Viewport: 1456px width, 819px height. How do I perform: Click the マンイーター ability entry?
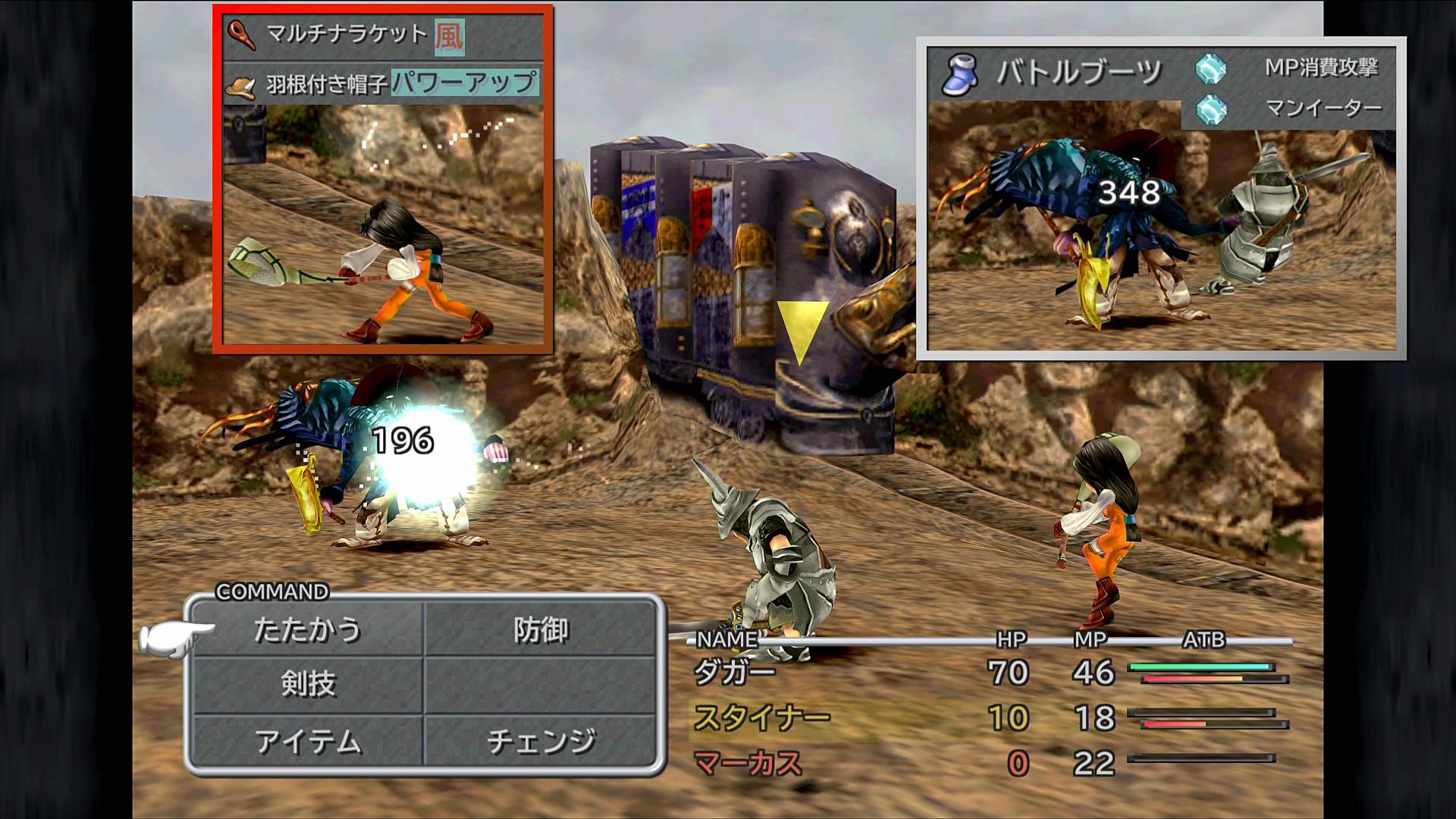coord(1323,108)
